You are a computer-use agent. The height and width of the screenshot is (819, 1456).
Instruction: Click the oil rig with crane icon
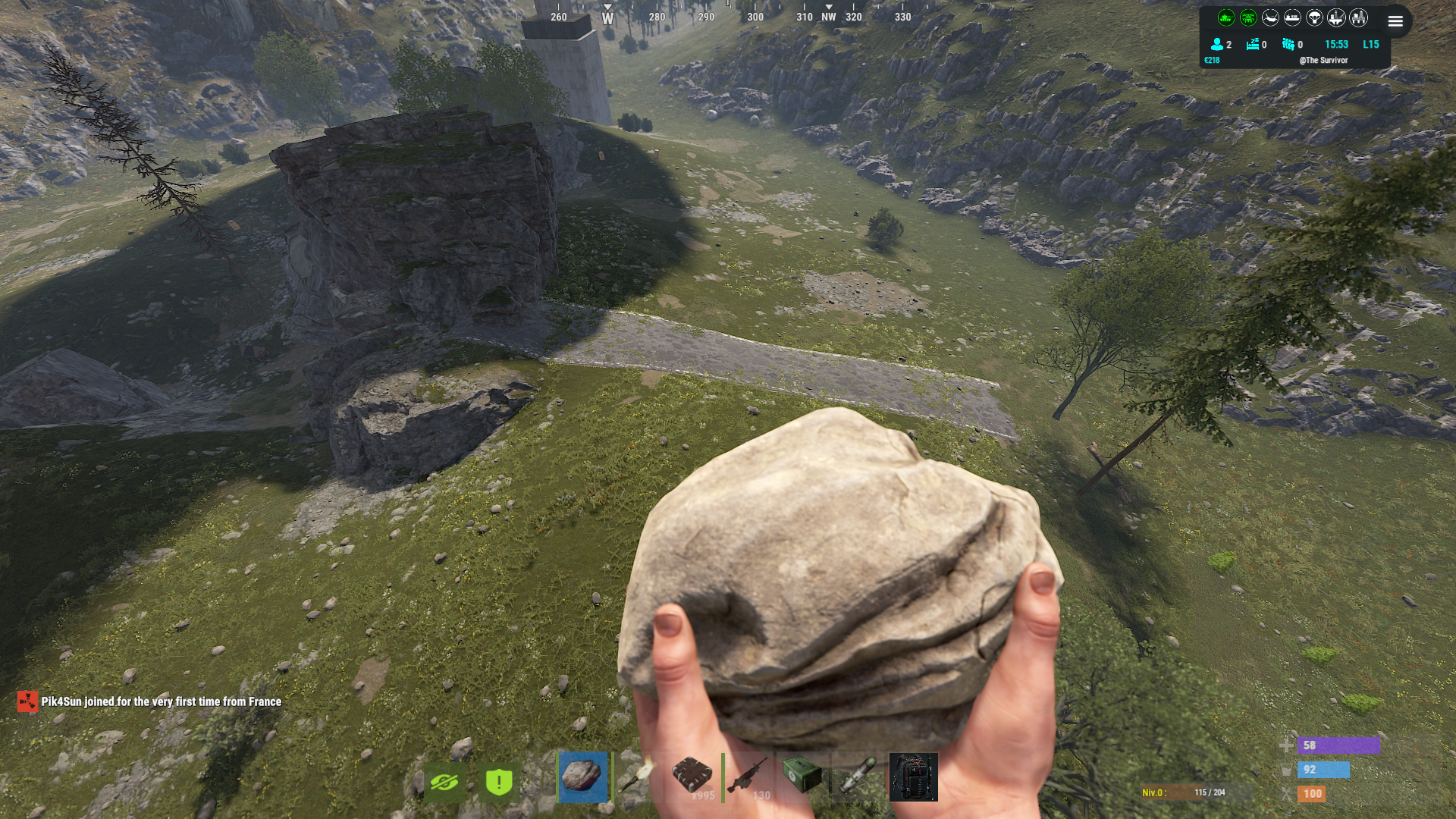click(x=1336, y=17)
